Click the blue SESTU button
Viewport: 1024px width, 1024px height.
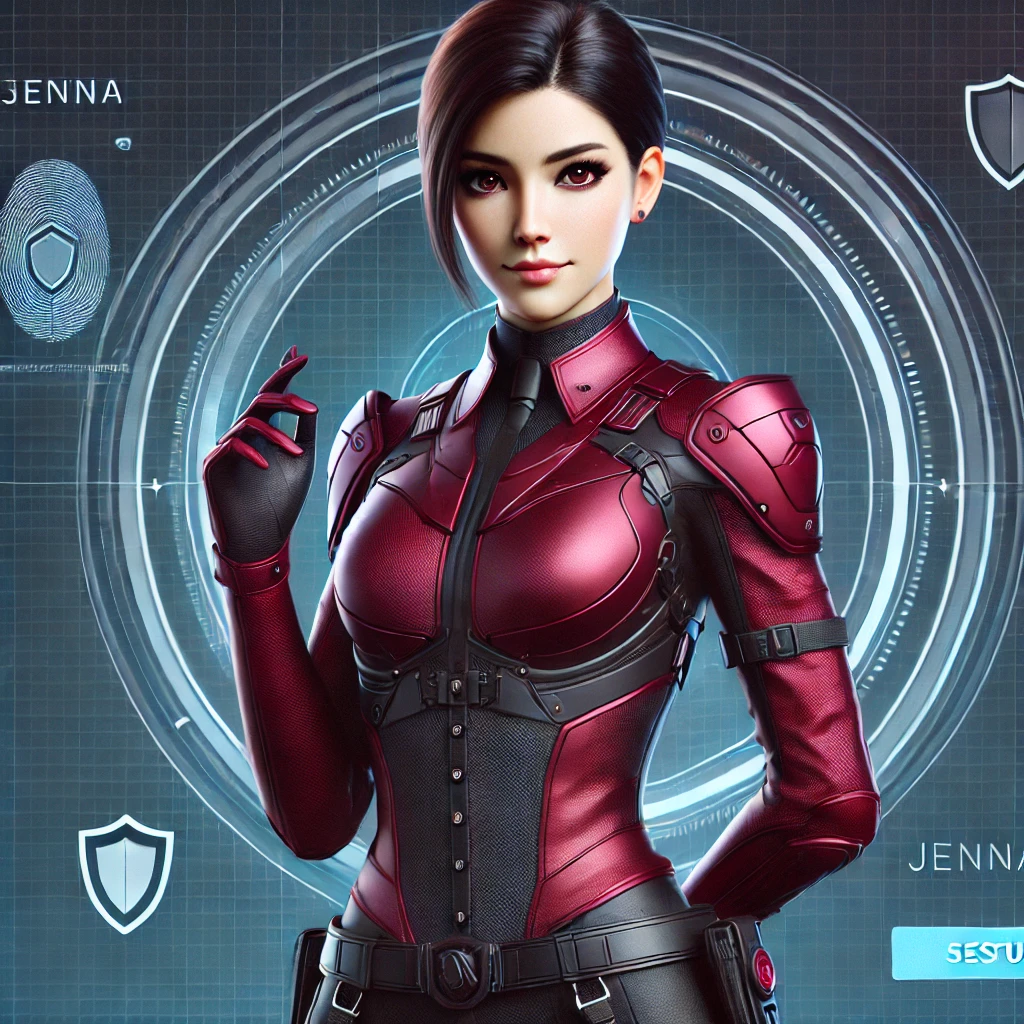pos(962,953)
